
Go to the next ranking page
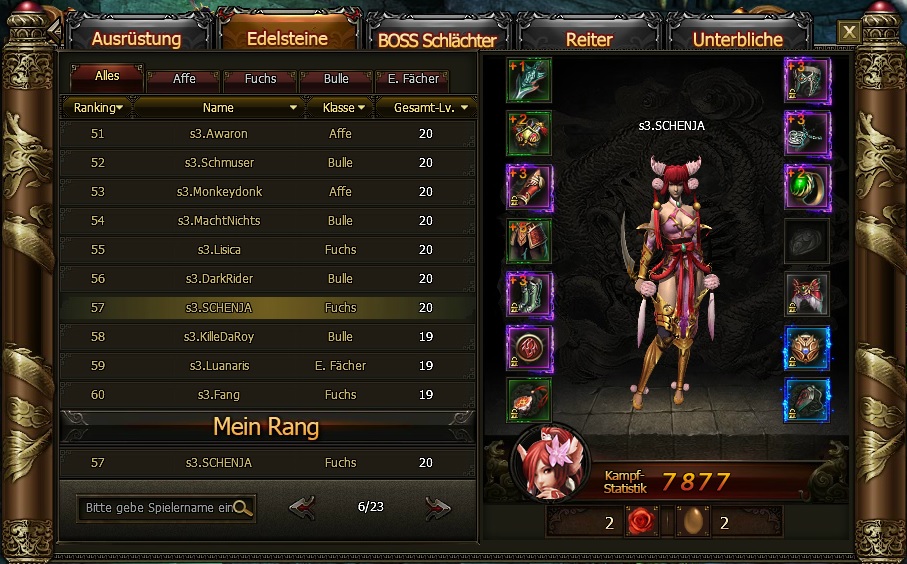click(x=437, y=508)
